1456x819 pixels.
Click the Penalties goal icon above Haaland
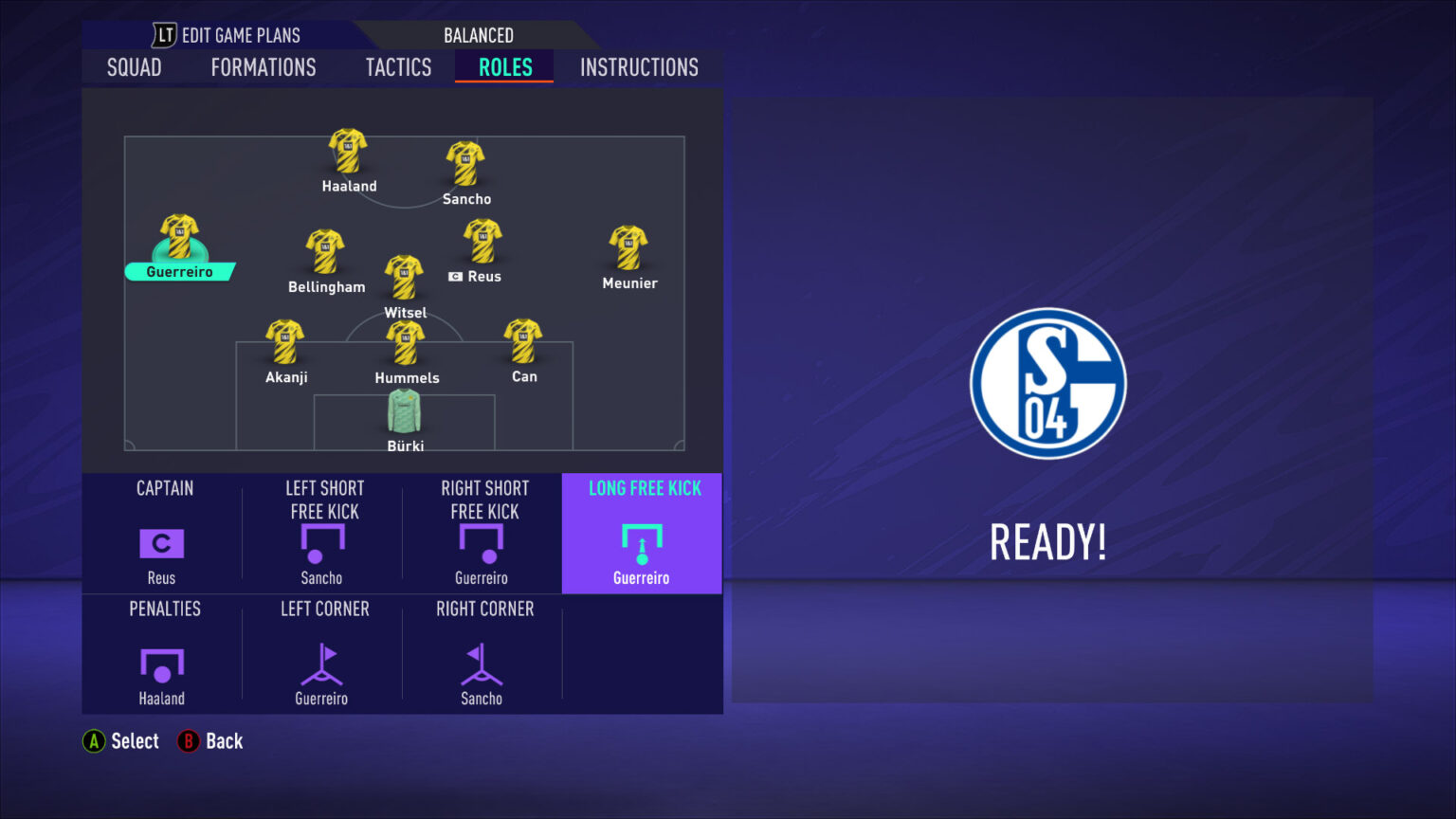click(x=160, y=667)
